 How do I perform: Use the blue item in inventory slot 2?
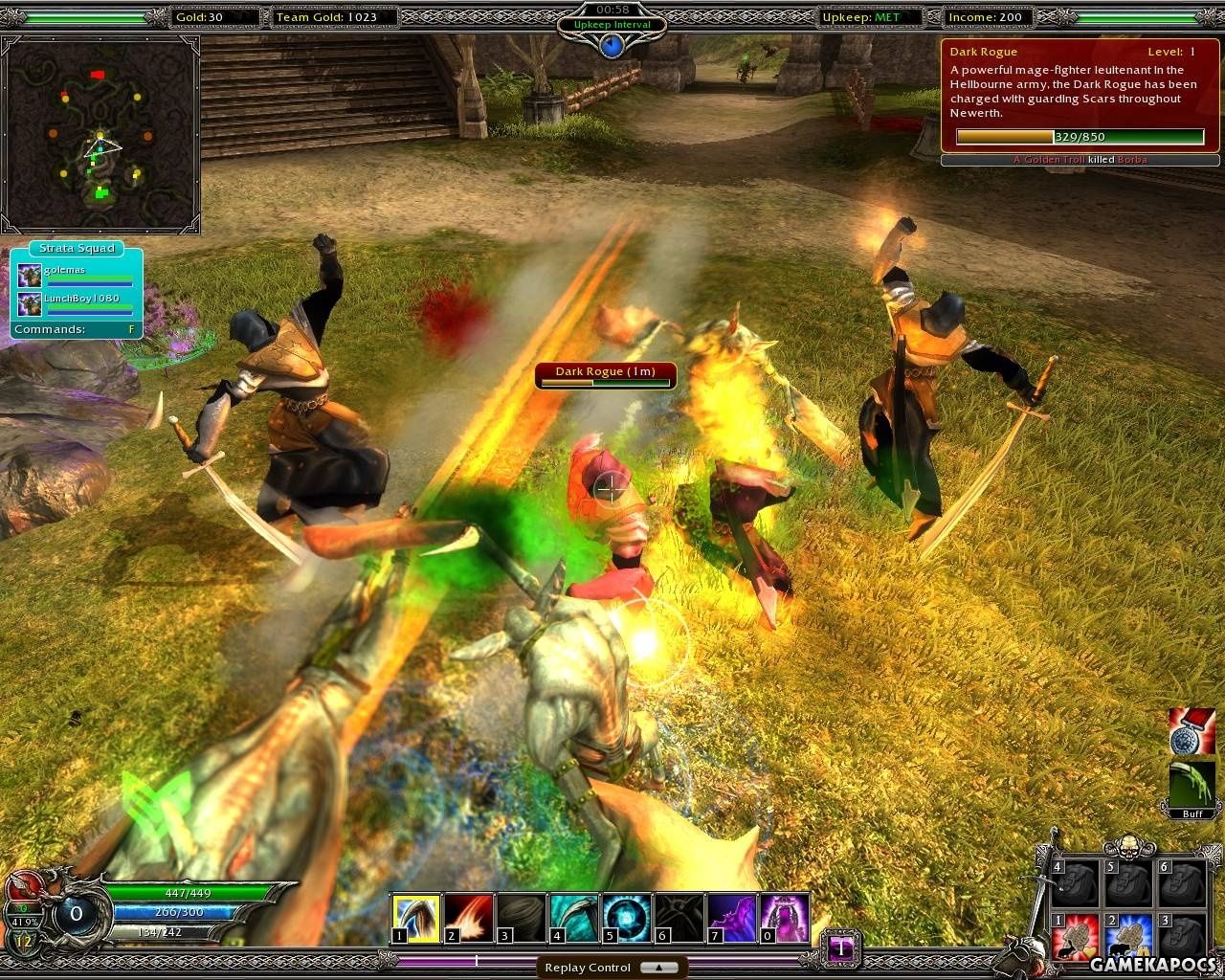pos(1129,937)
